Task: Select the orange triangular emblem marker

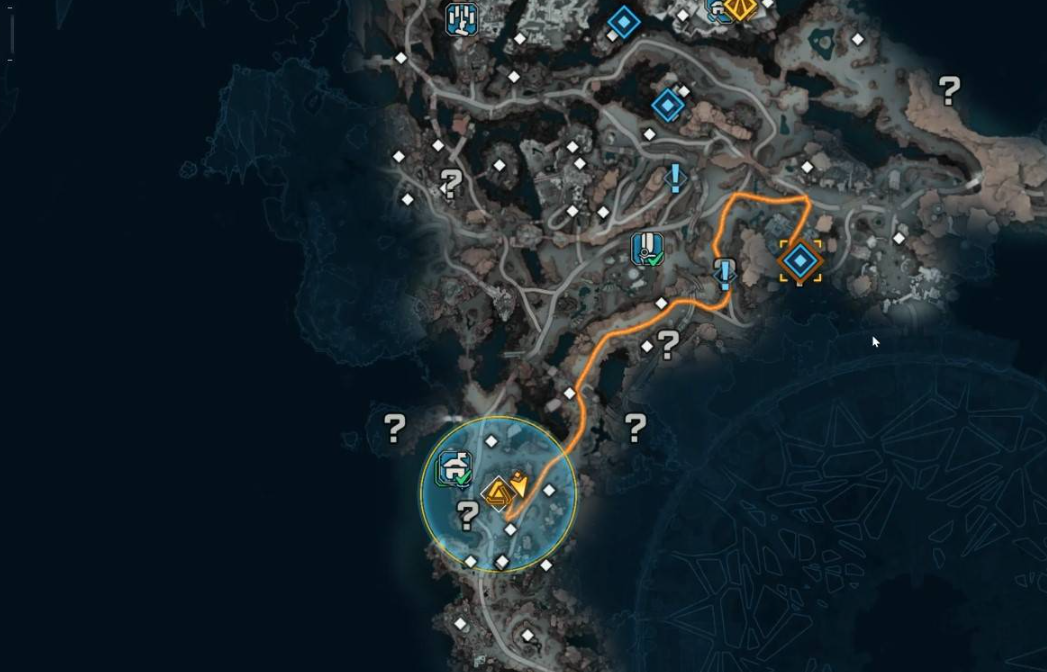Action: [497, 494]
